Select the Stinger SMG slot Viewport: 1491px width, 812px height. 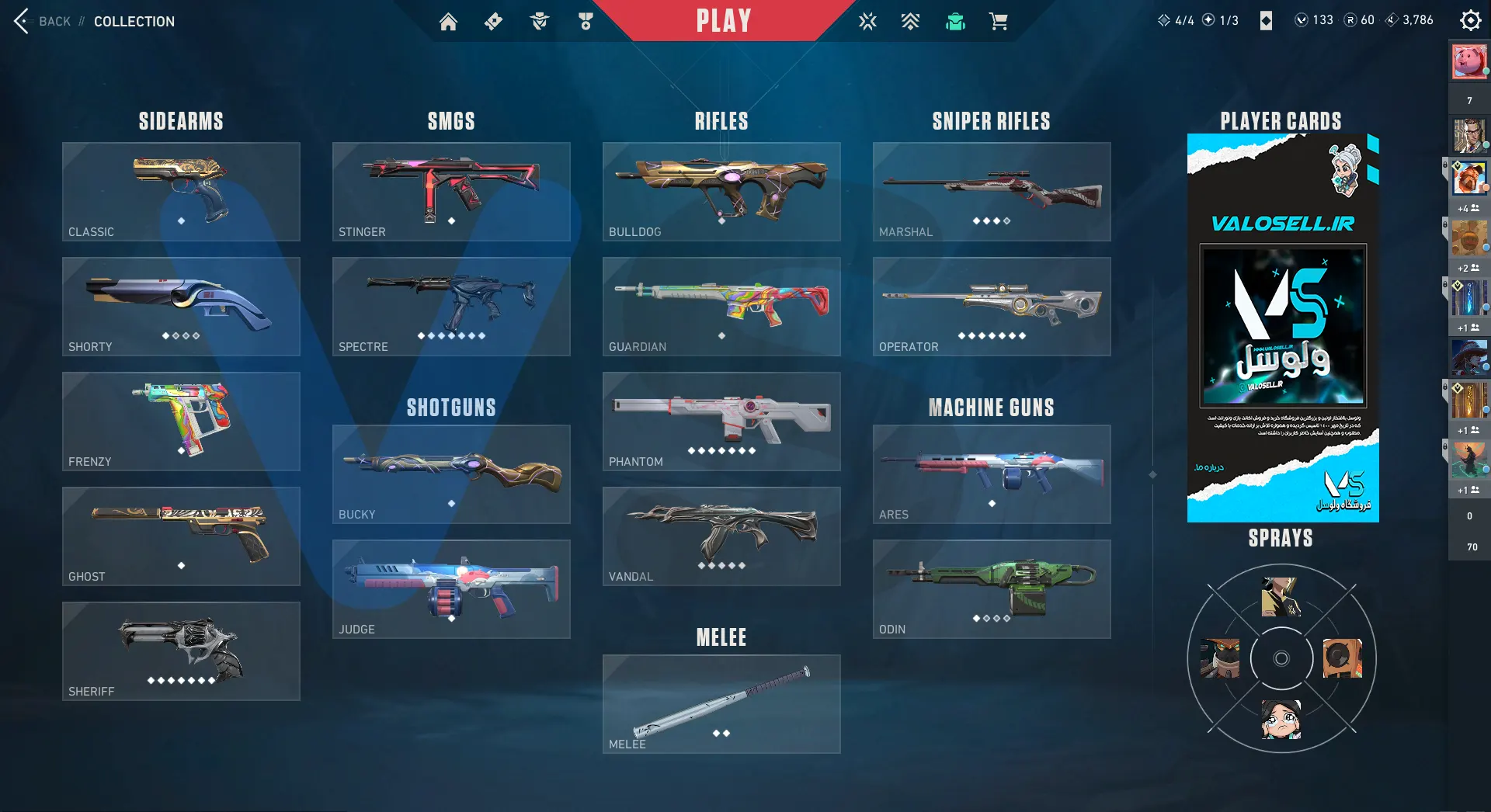[451, 192]
